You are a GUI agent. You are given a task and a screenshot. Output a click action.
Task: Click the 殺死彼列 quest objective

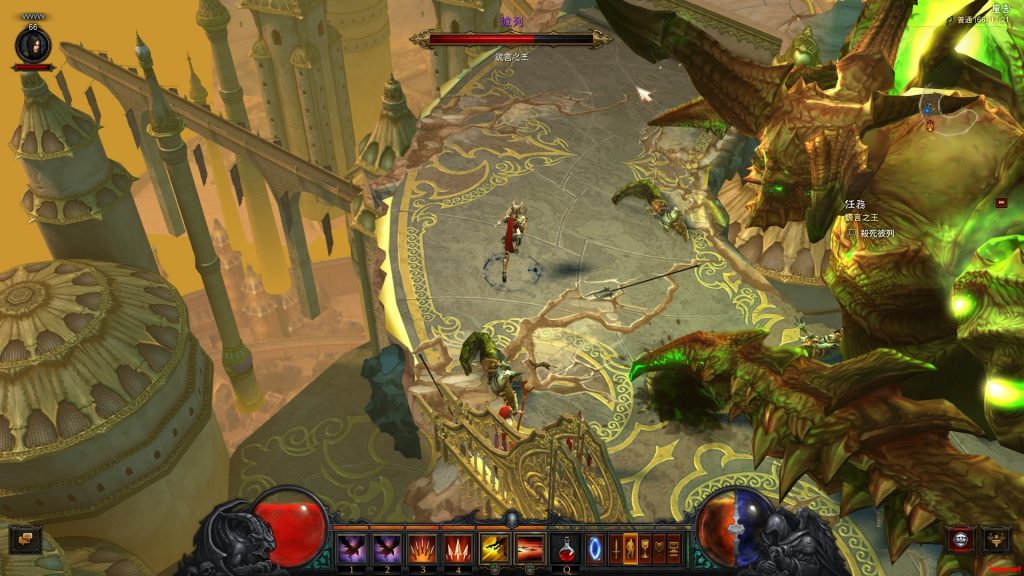click(x=876, y=234)
